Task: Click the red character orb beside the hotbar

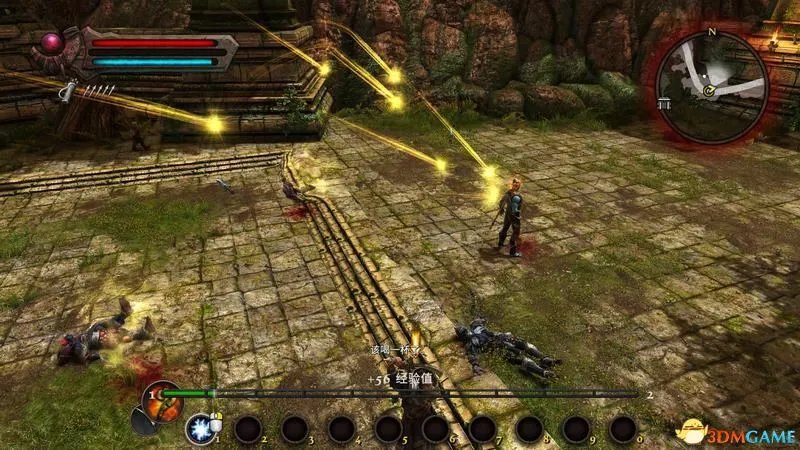Action: (161, 396)
